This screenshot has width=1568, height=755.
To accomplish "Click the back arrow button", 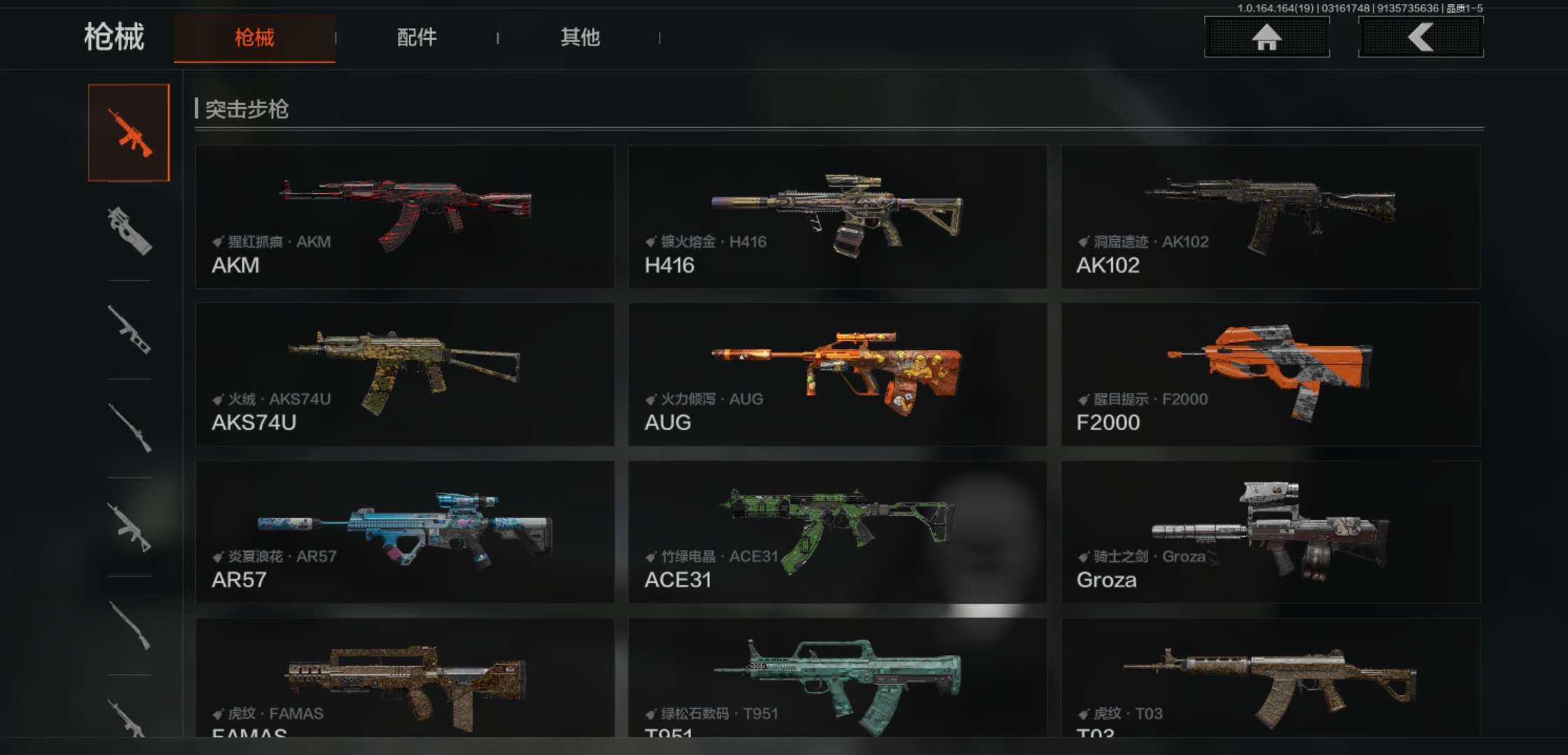I will pos(1421,37).
